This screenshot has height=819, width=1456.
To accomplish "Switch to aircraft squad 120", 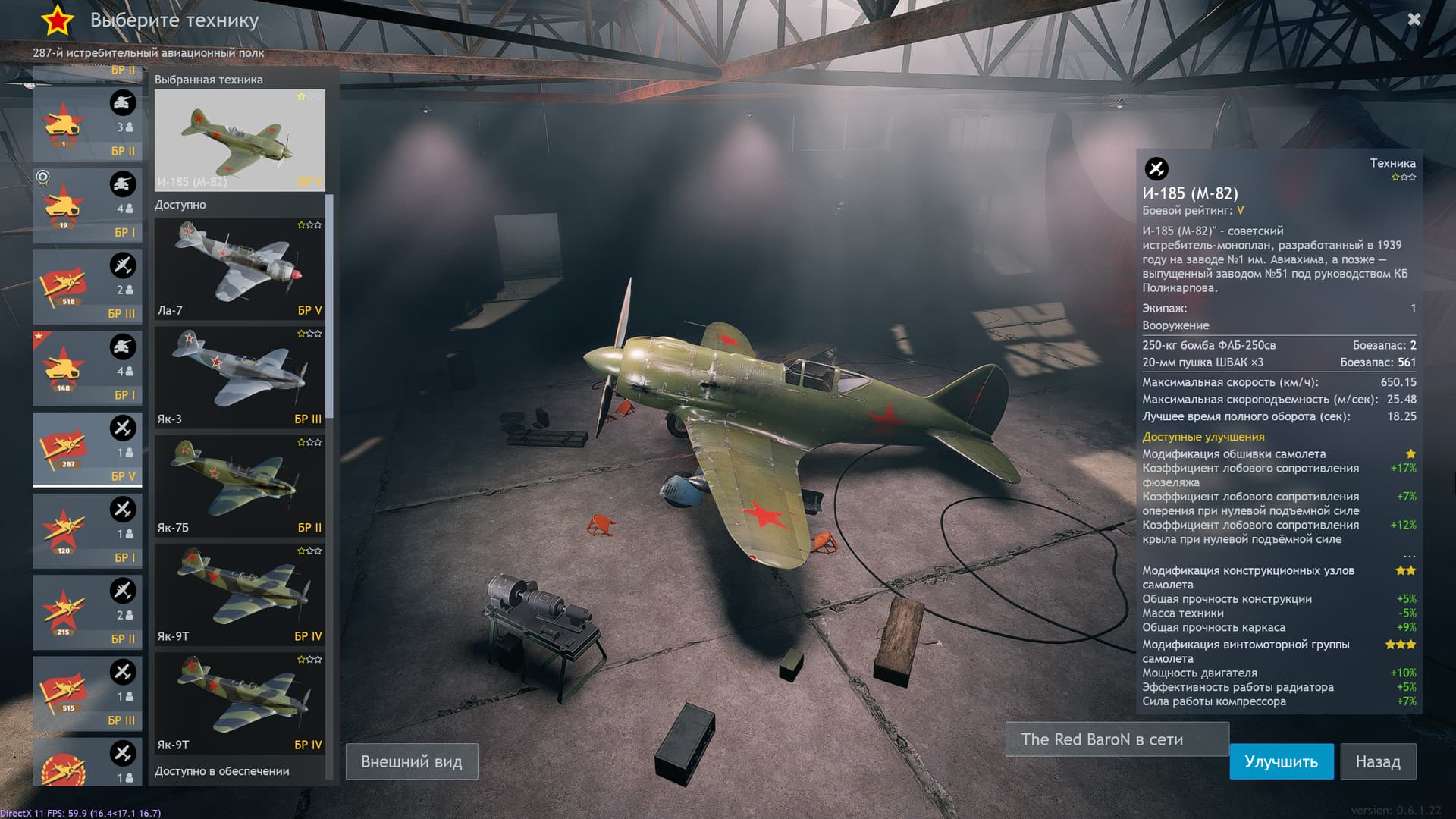I will (x=87, y=530).
